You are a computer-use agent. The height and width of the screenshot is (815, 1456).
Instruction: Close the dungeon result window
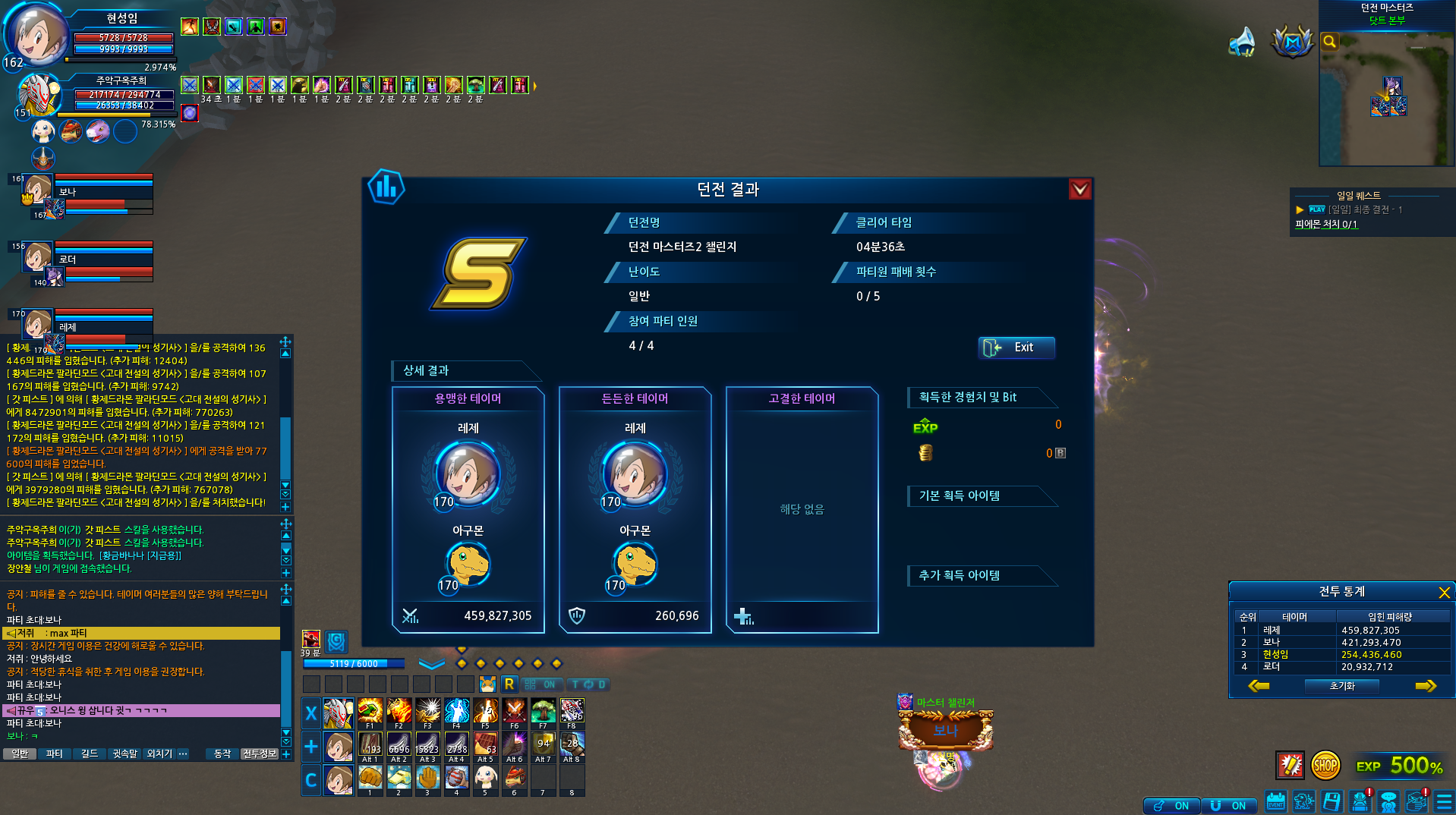[x=1079, y=189]
